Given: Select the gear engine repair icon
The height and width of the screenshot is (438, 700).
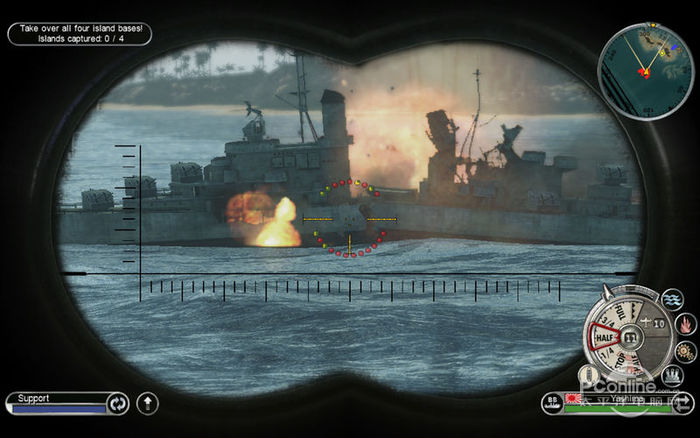Looking at the screenshot, I should (x=685, y=351).
